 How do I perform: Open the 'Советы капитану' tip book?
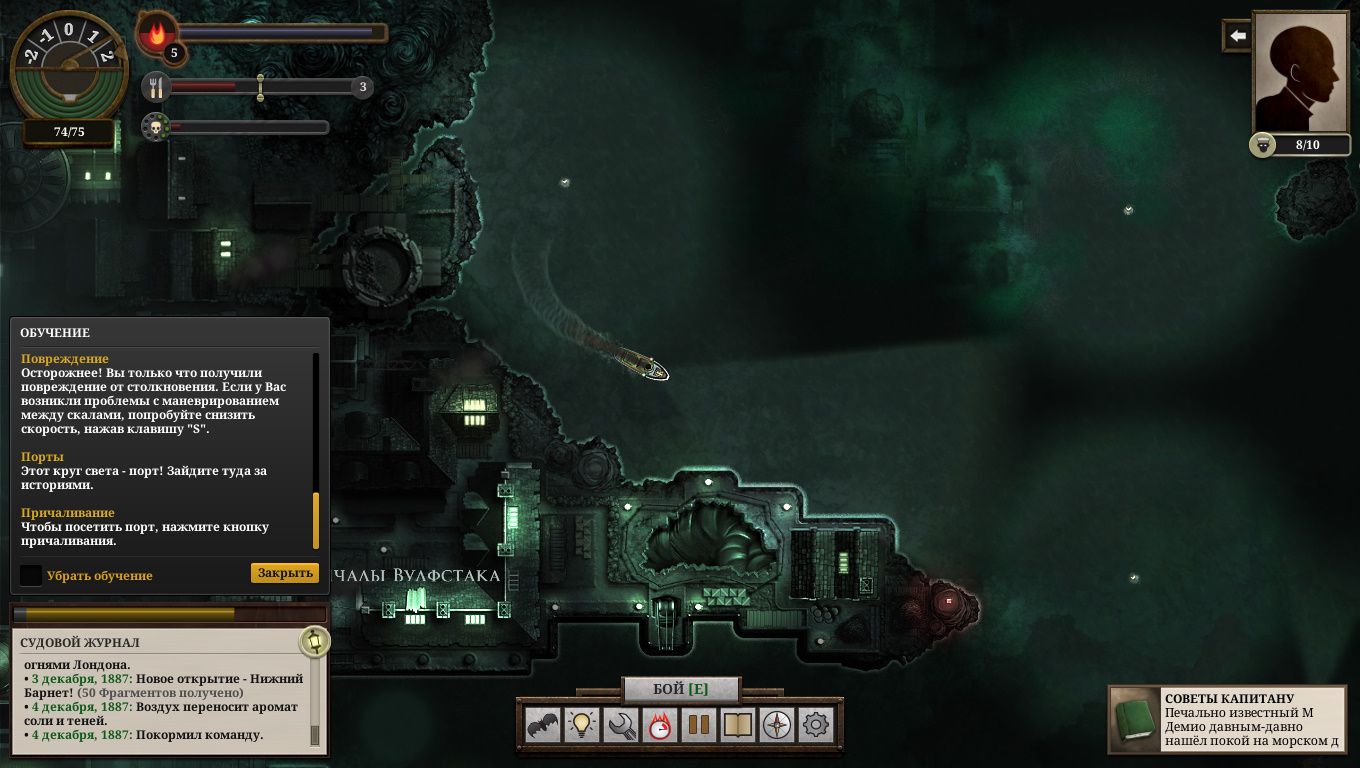click(x=1134, y=719)
